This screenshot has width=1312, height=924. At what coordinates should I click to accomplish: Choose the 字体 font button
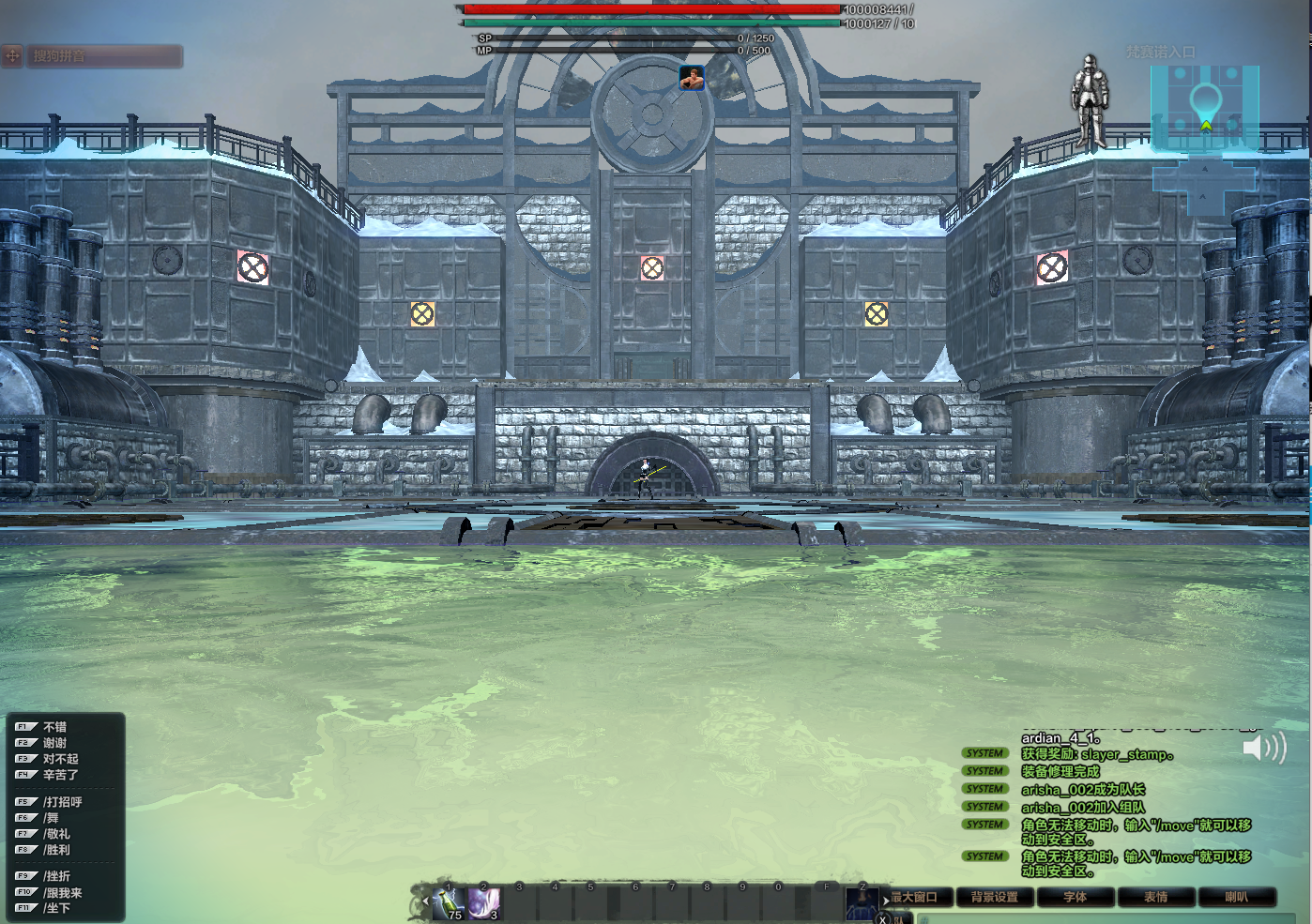click(1076, 898)
